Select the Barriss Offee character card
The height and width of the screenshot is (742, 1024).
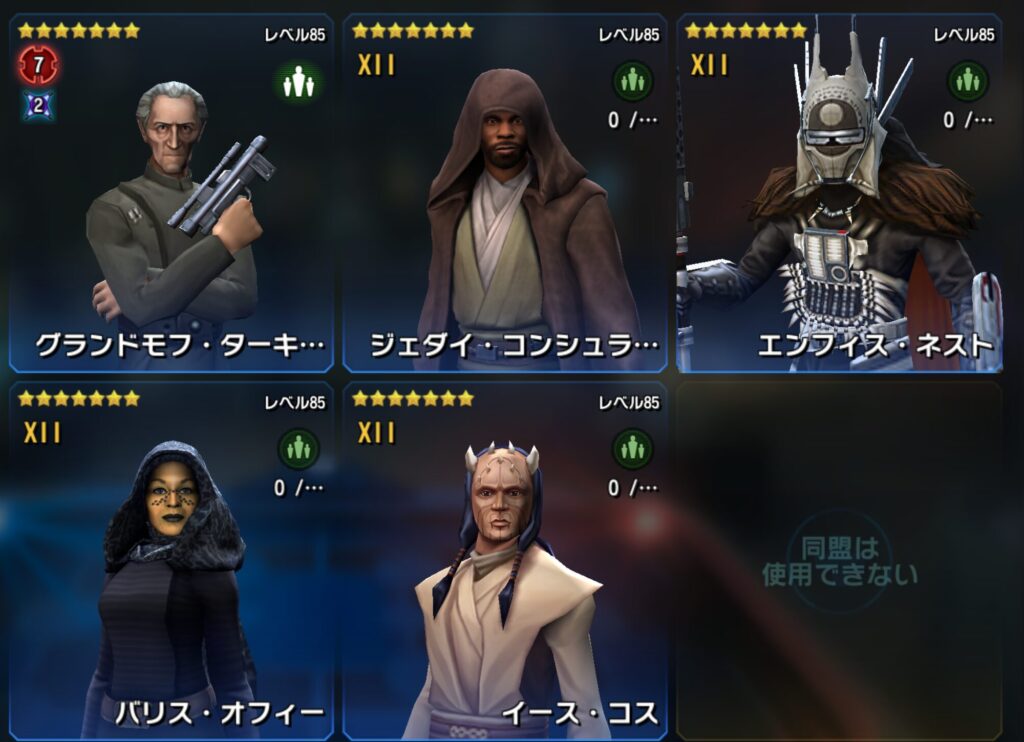[x=170, y=560]
